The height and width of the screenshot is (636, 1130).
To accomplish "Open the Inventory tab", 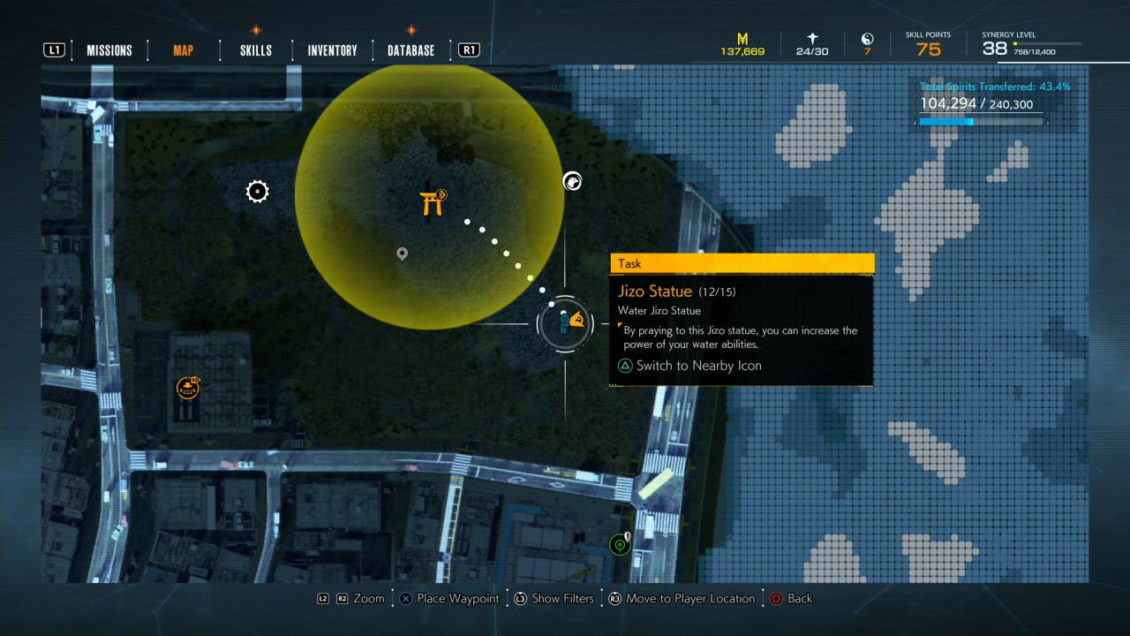I will pyautogui.click(x=332, y=50).
